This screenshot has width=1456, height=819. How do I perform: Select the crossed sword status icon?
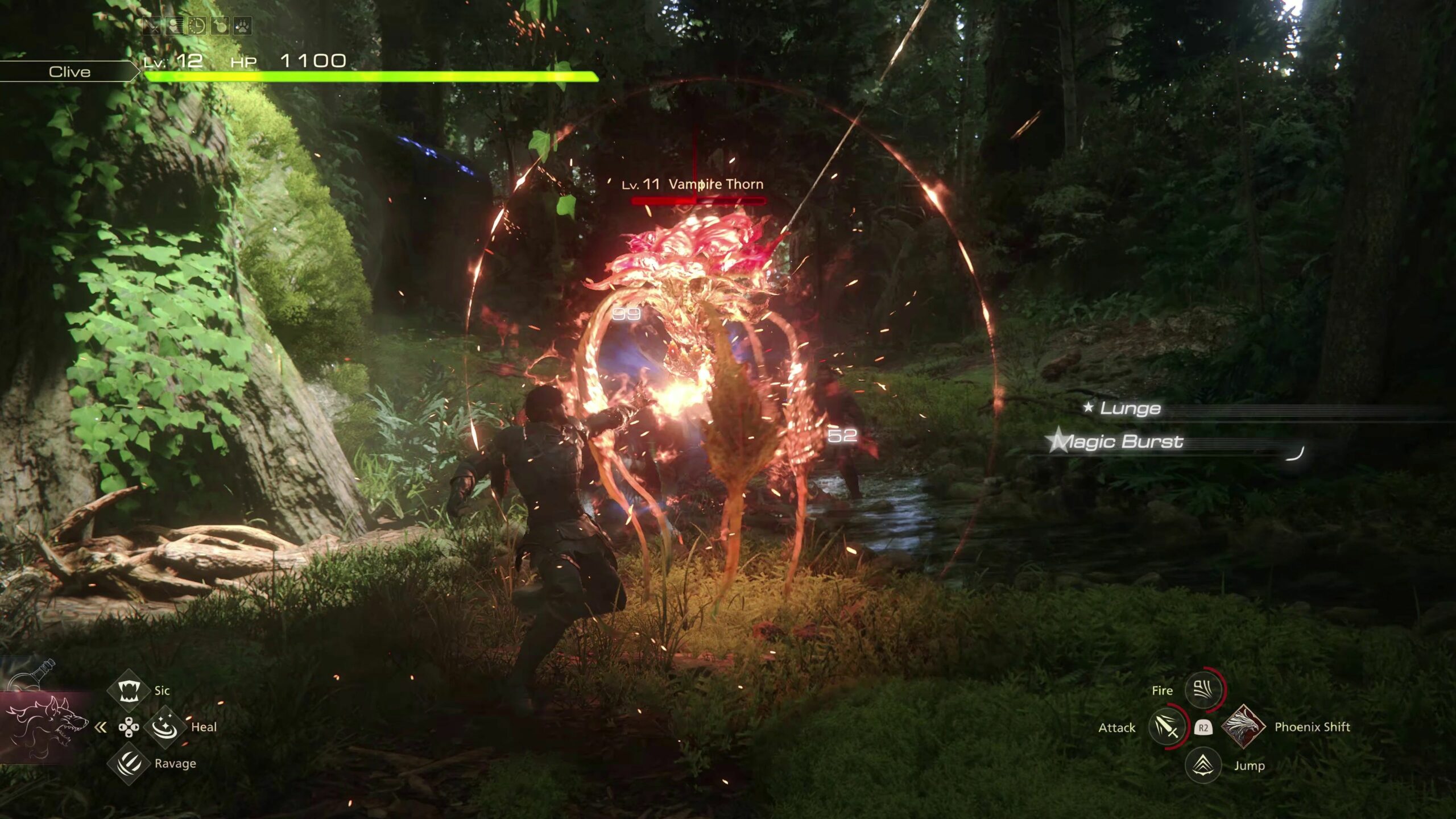[x=152, y=26]
